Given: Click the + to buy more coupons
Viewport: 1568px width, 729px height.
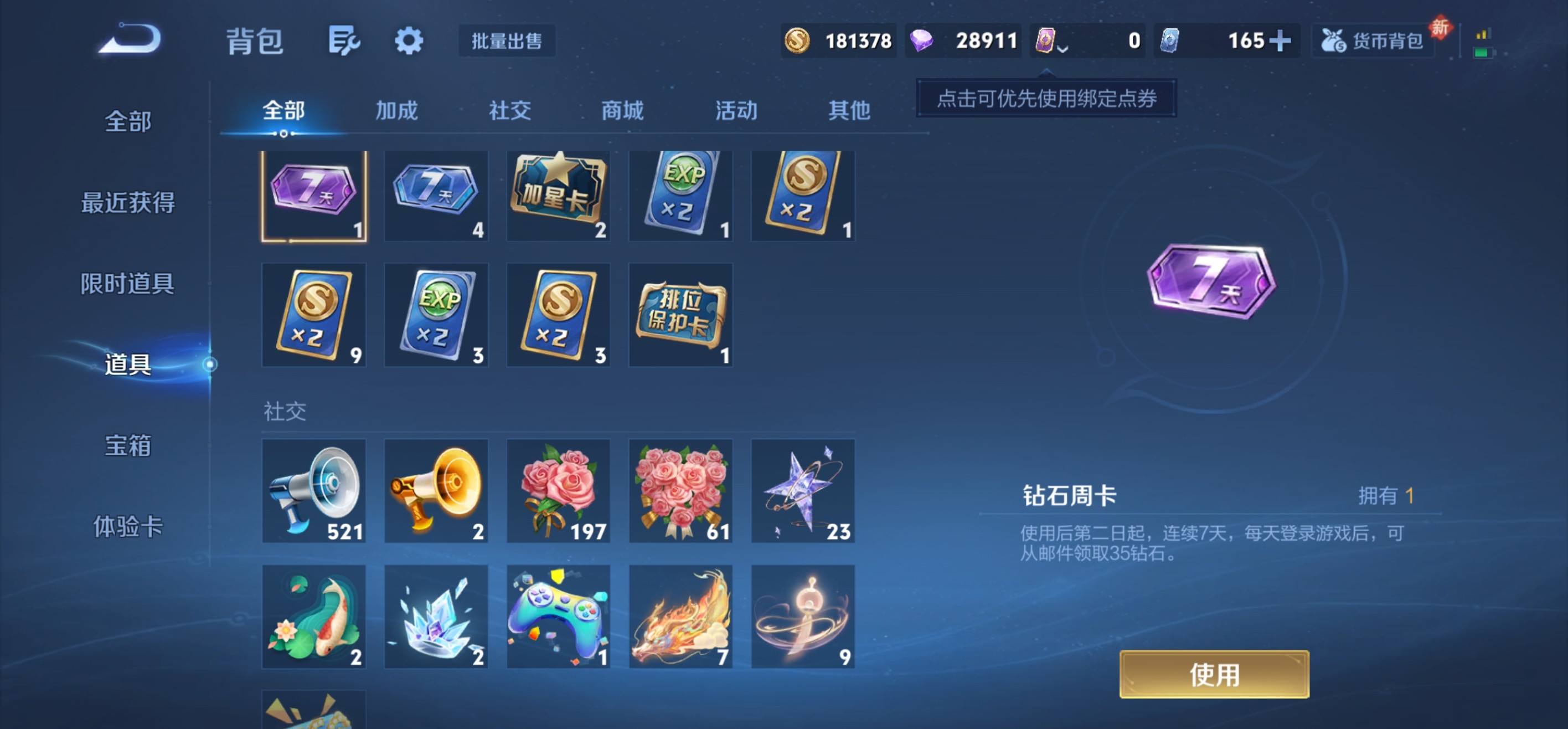Looking at the screenshot, I should (1281, 40).
